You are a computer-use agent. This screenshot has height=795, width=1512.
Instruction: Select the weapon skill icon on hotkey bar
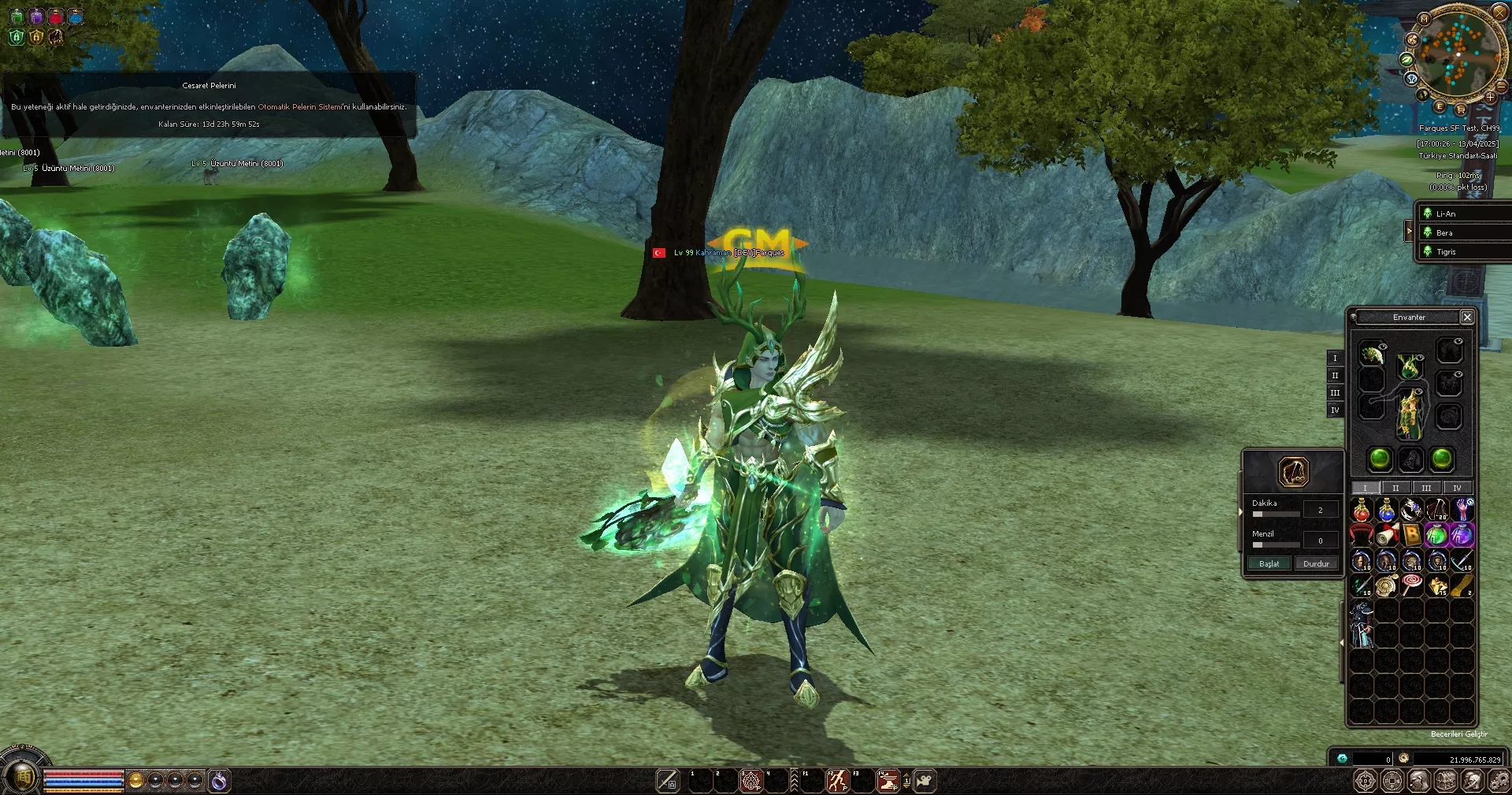point(667,780)
